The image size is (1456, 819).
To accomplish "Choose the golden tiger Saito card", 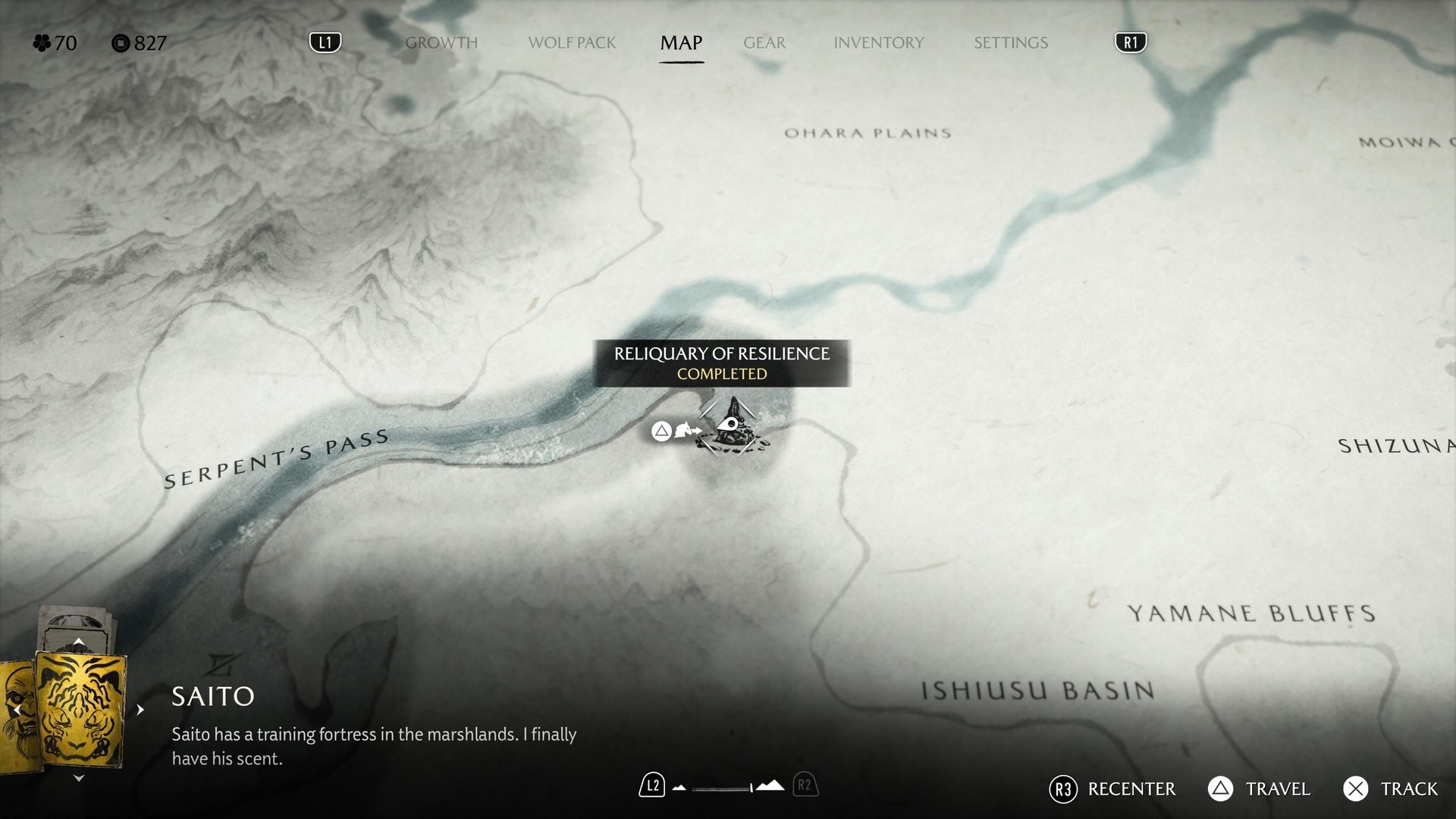I will 80,711.
